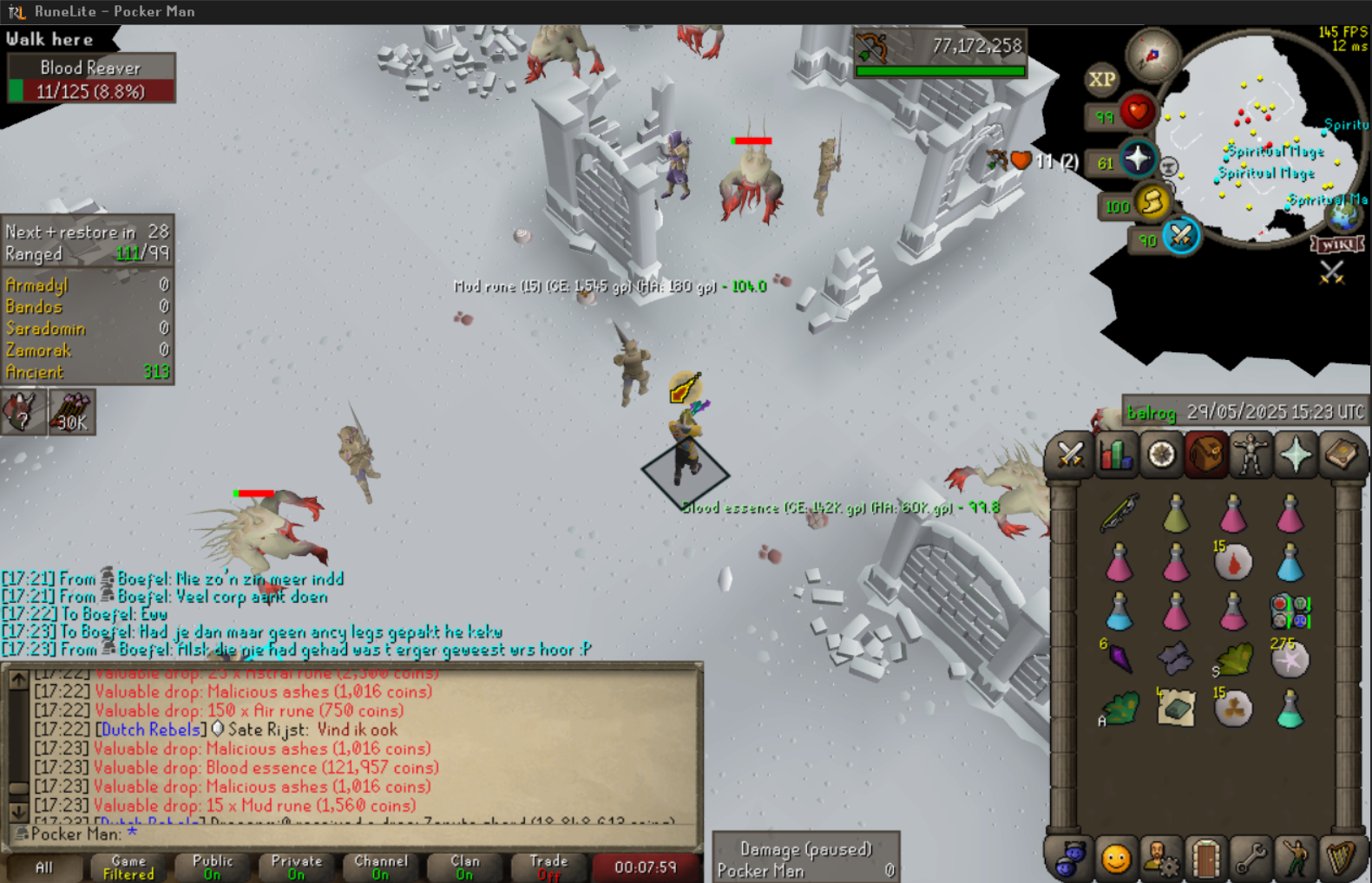Open the Magic spellbook tab
1372x883 pixels.
[1342, 455]
